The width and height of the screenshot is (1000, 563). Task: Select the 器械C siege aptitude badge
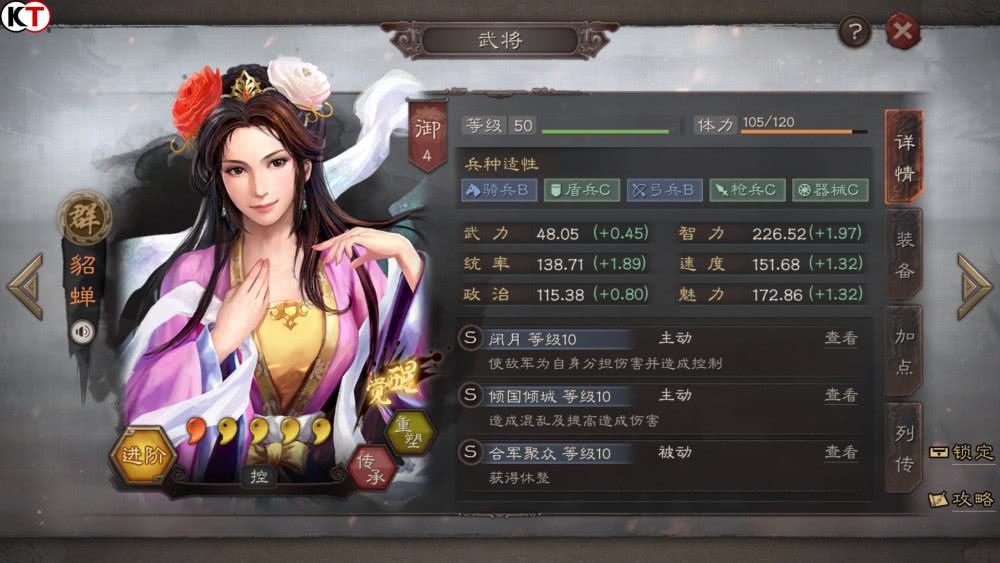pos(830,189)
